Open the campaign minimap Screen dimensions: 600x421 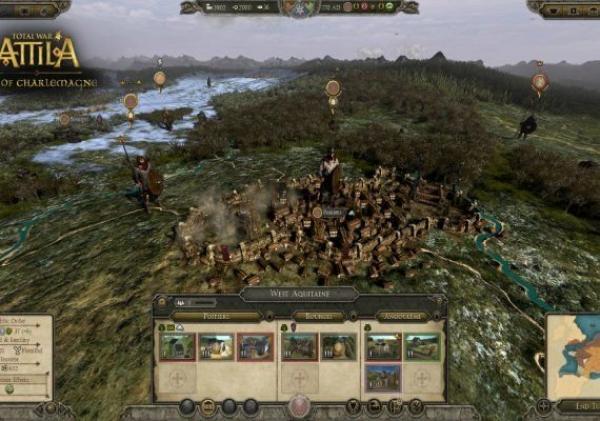[x=574, y=354]
